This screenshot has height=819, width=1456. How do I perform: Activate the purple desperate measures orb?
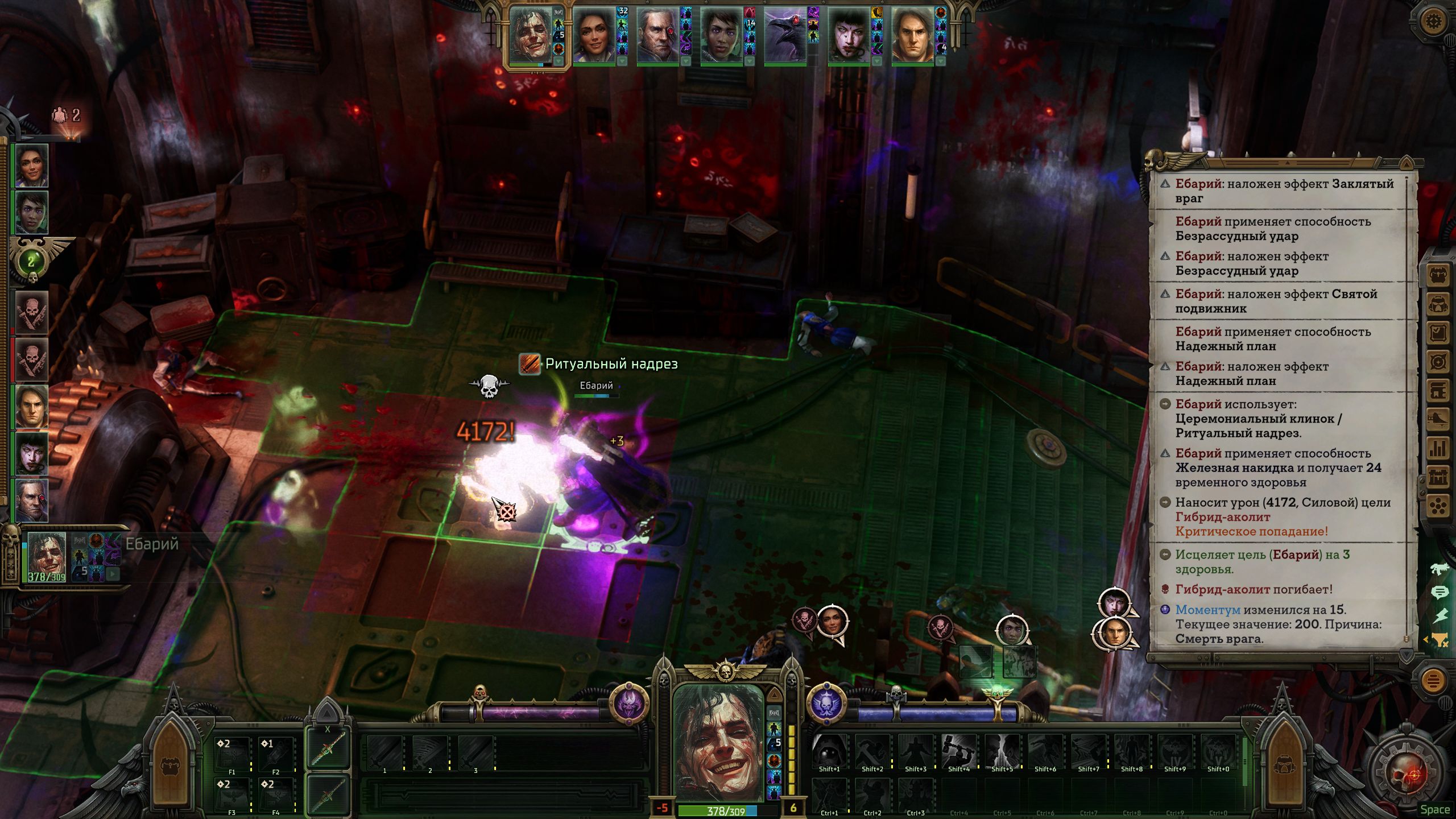(629, 704)
